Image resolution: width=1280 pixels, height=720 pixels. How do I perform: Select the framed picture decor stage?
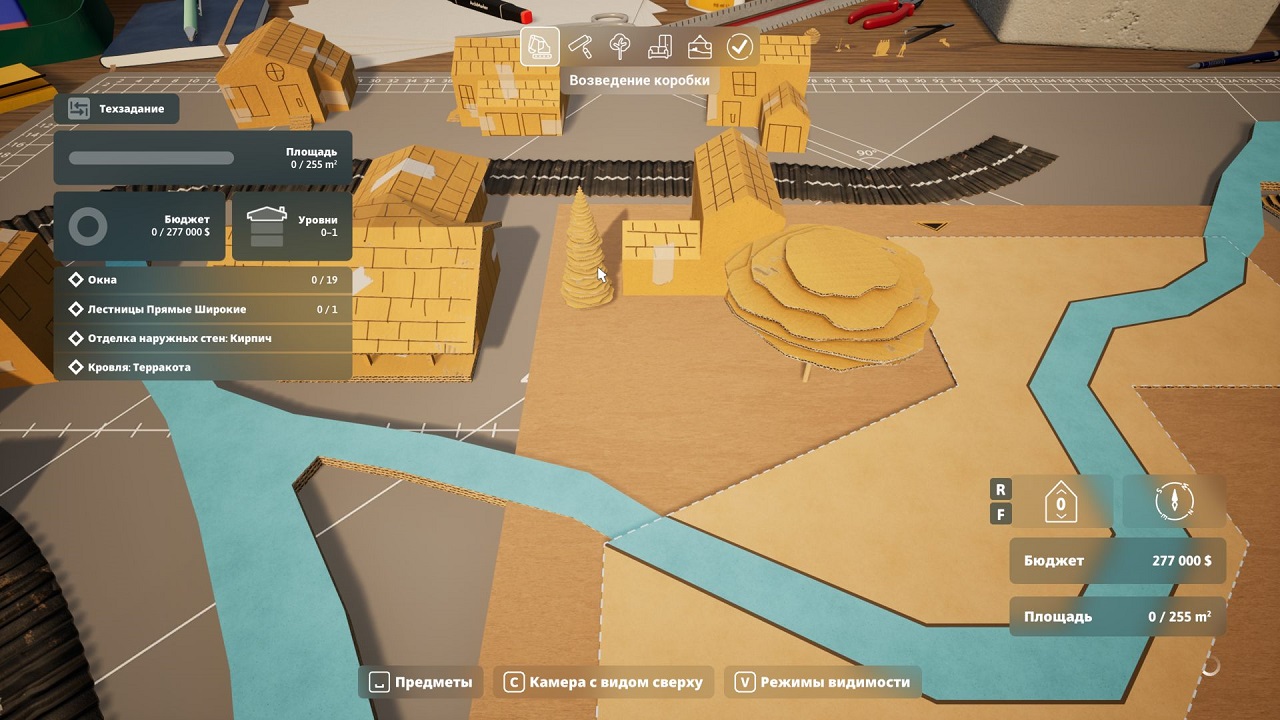pos(700,46)
